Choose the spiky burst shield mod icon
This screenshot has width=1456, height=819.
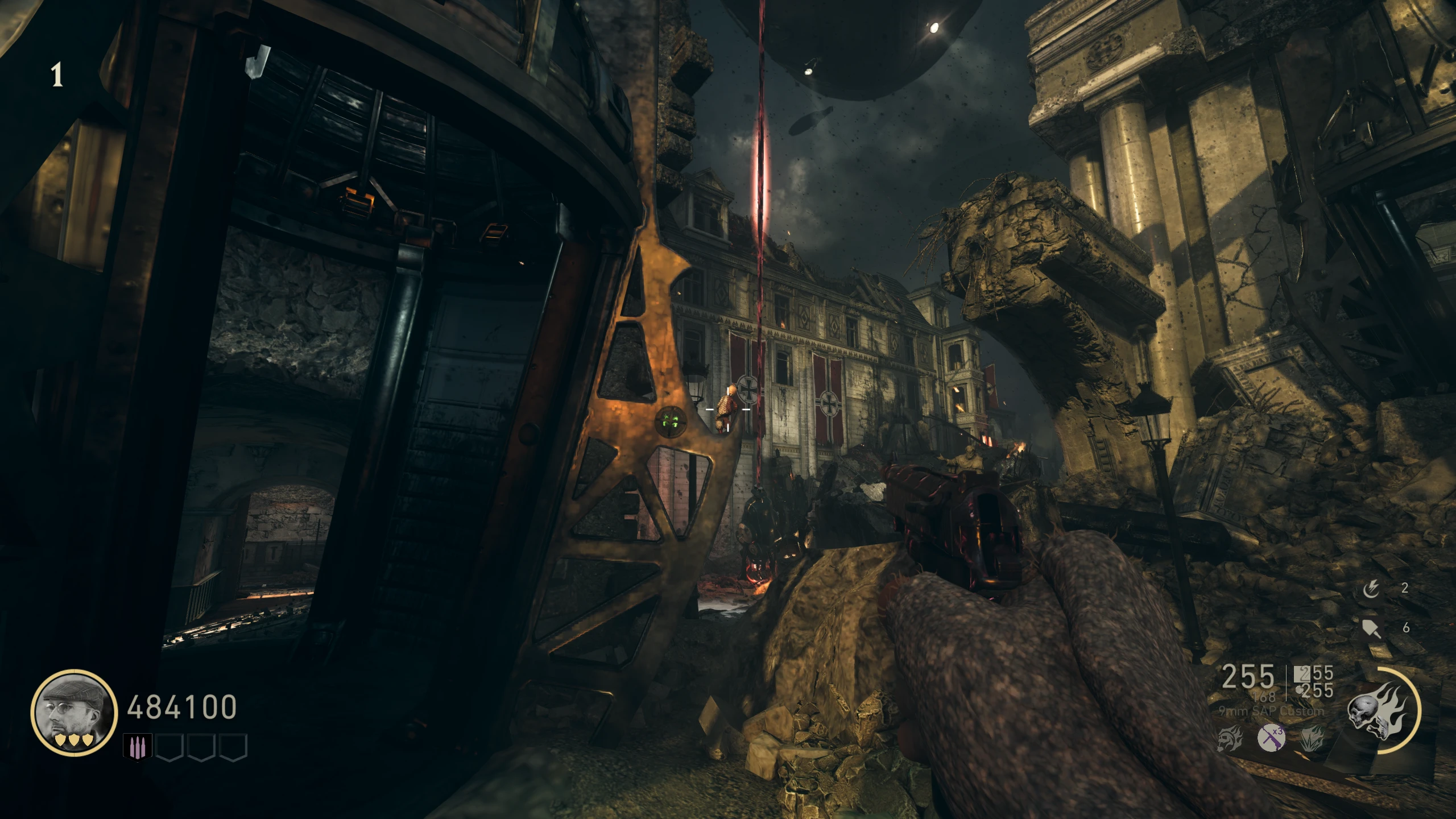pyautogui.click(x=1312, y=739)
